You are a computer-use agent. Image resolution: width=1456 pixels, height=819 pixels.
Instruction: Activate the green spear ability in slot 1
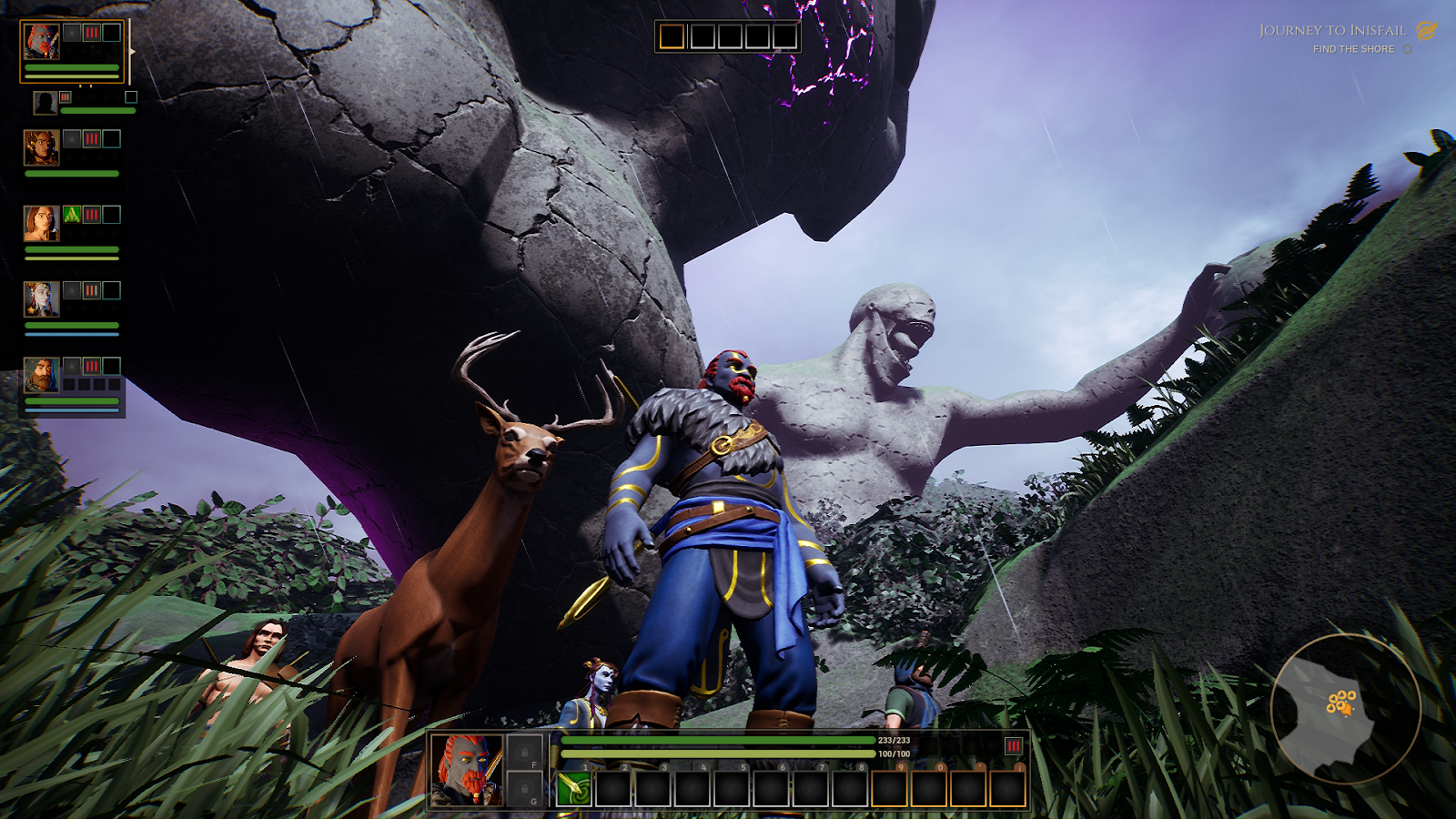point(574,788)
